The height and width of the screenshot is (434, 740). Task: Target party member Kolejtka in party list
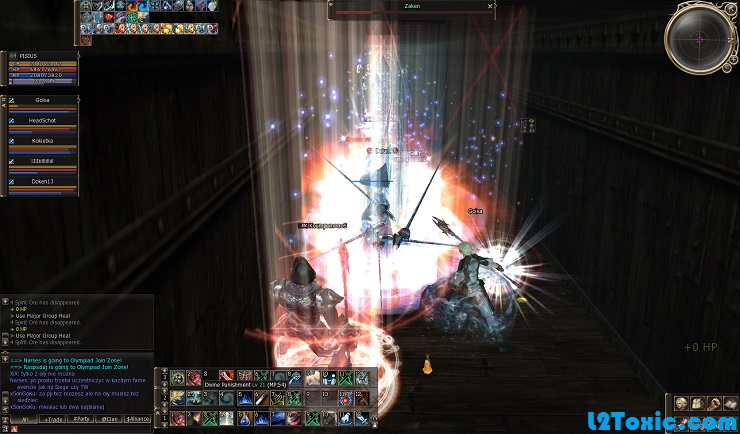pos(42,141)
